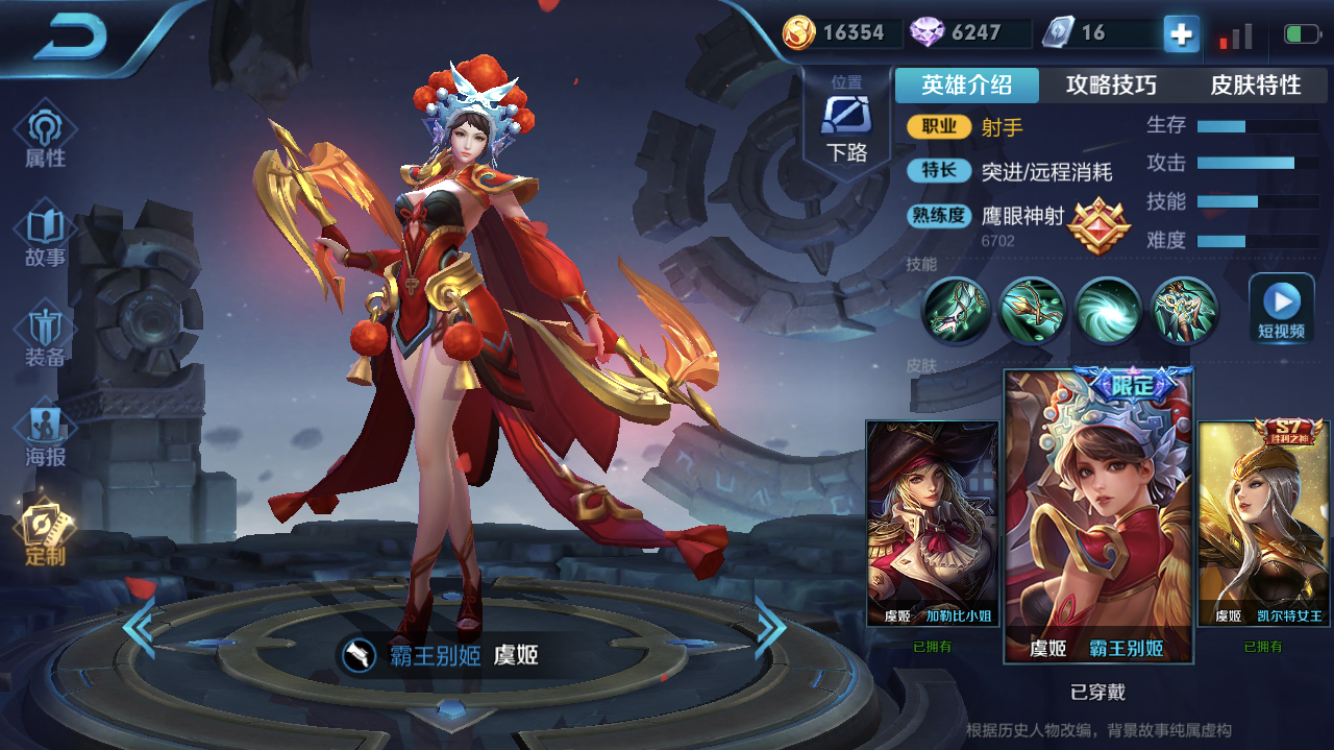Switch to the 皮肤特性 tab
1334x750 pixels.
point(1256,85)
